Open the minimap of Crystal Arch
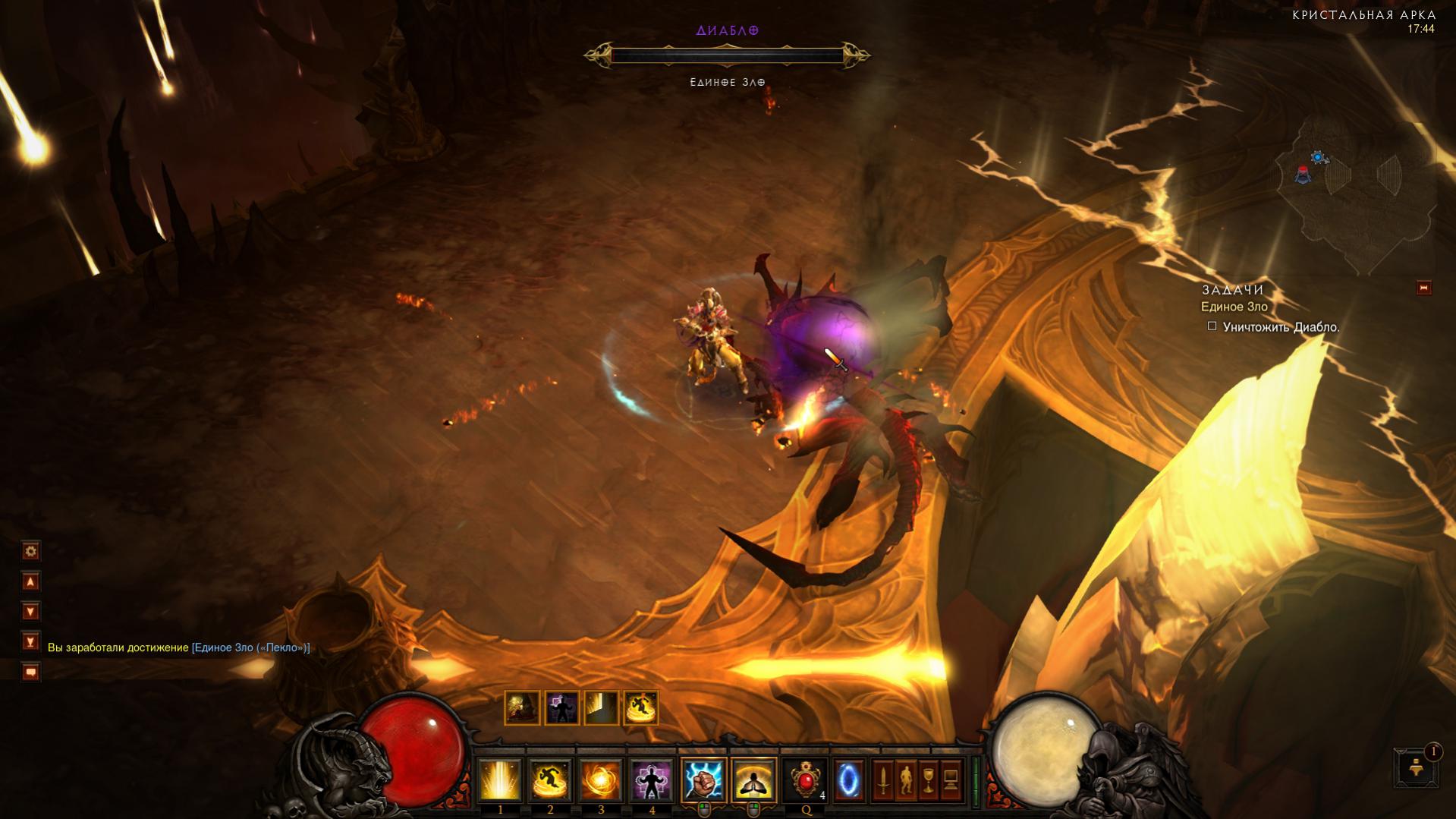Image resolution: width=1456 pixels, height=819 pixels. [x=1354, y=190]
